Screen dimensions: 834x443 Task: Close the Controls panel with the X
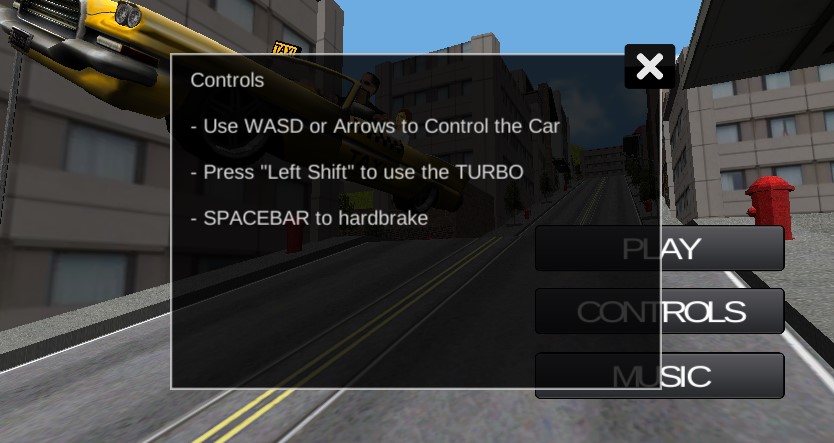pos(649,67)
